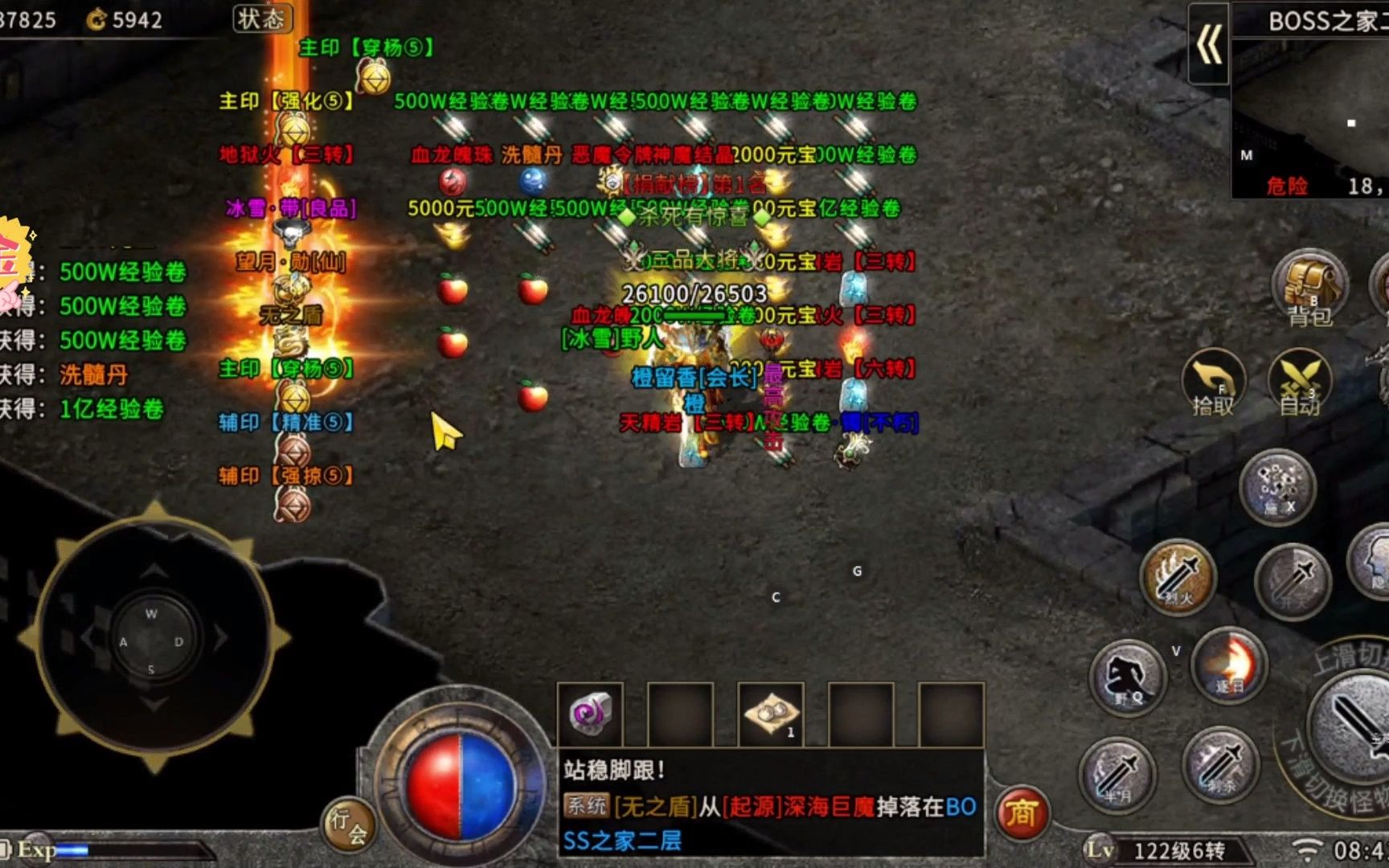Select the parchment with stones hotbar item

point(771,714)
